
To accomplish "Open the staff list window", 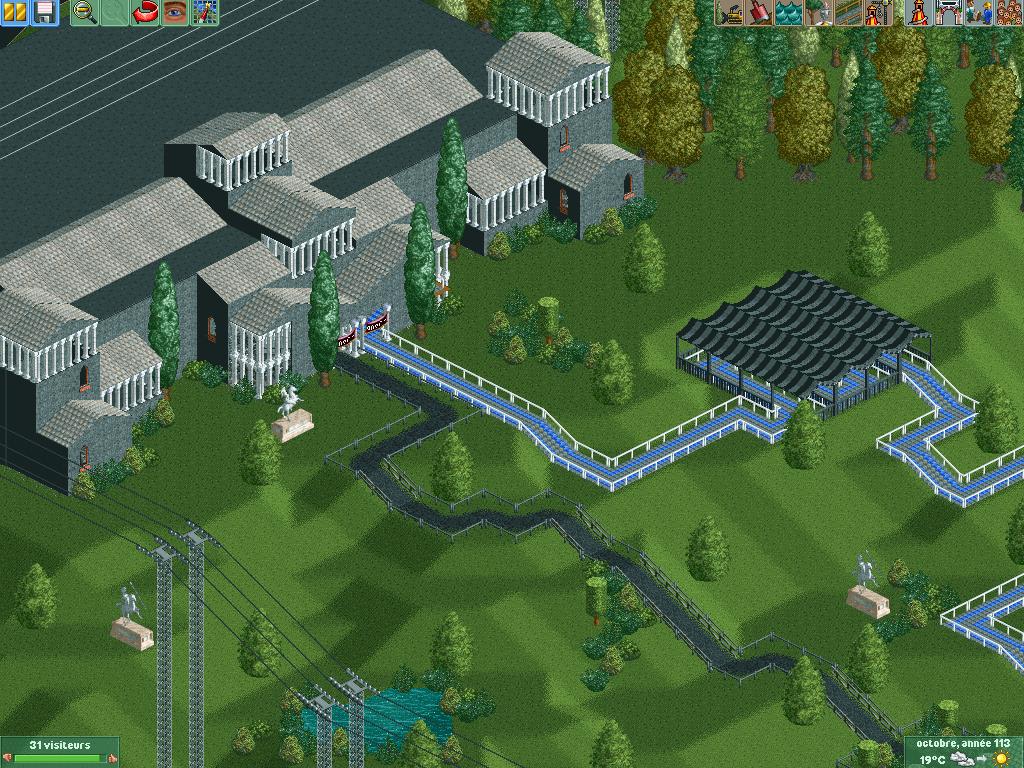I will 976,13.
